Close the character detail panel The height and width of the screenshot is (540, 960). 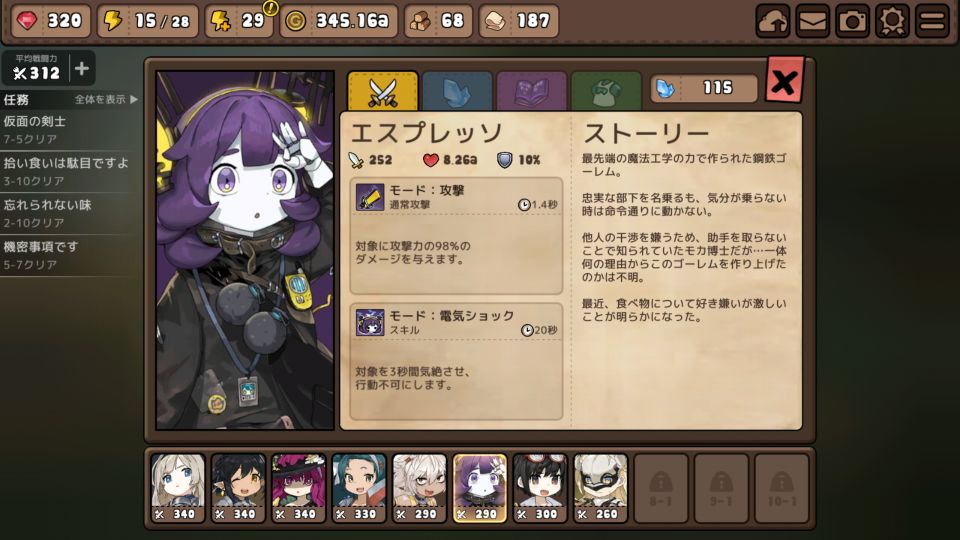tap(784, 81)
